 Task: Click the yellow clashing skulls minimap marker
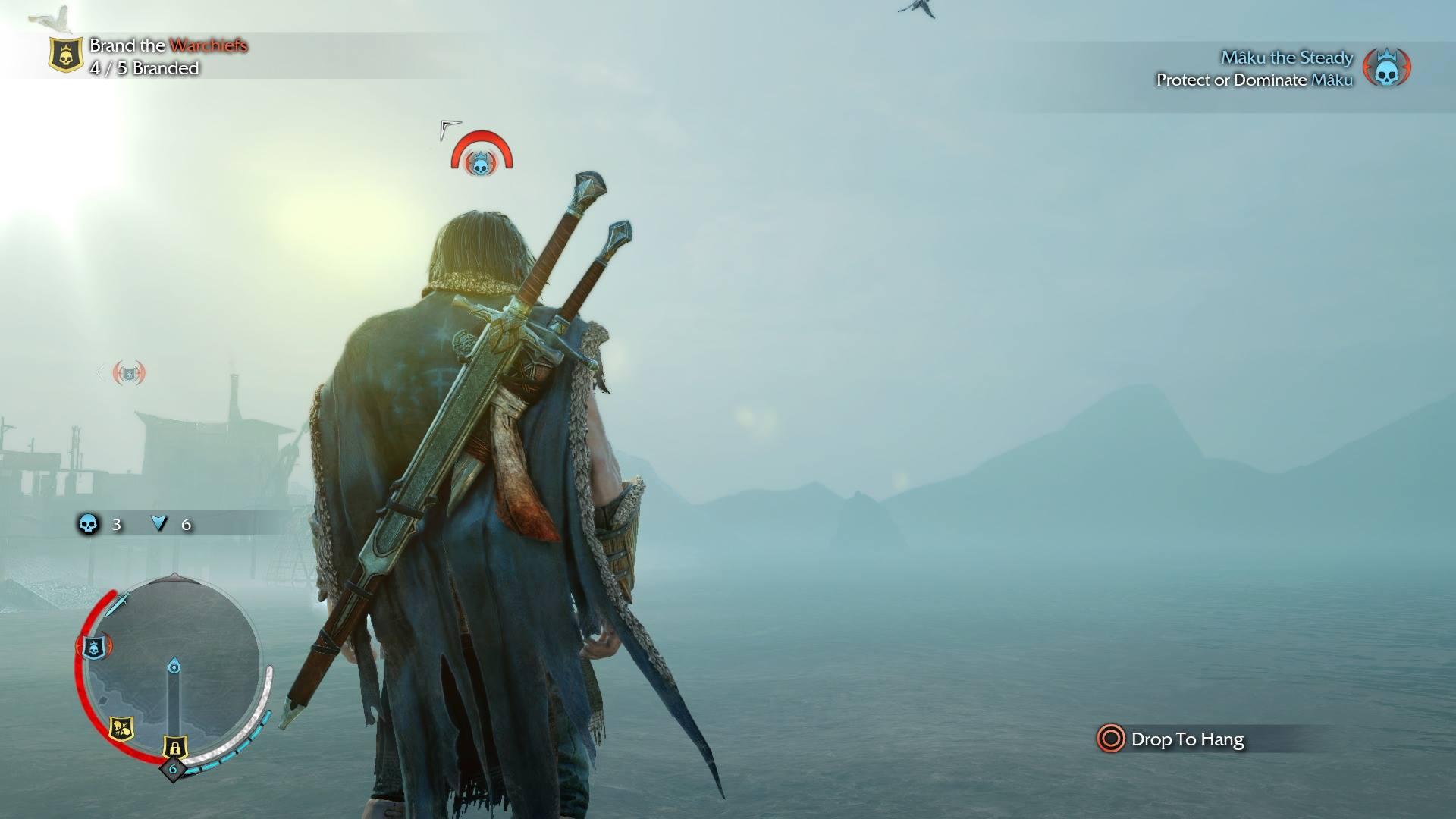pyautogui.click(x=121, y=729)
